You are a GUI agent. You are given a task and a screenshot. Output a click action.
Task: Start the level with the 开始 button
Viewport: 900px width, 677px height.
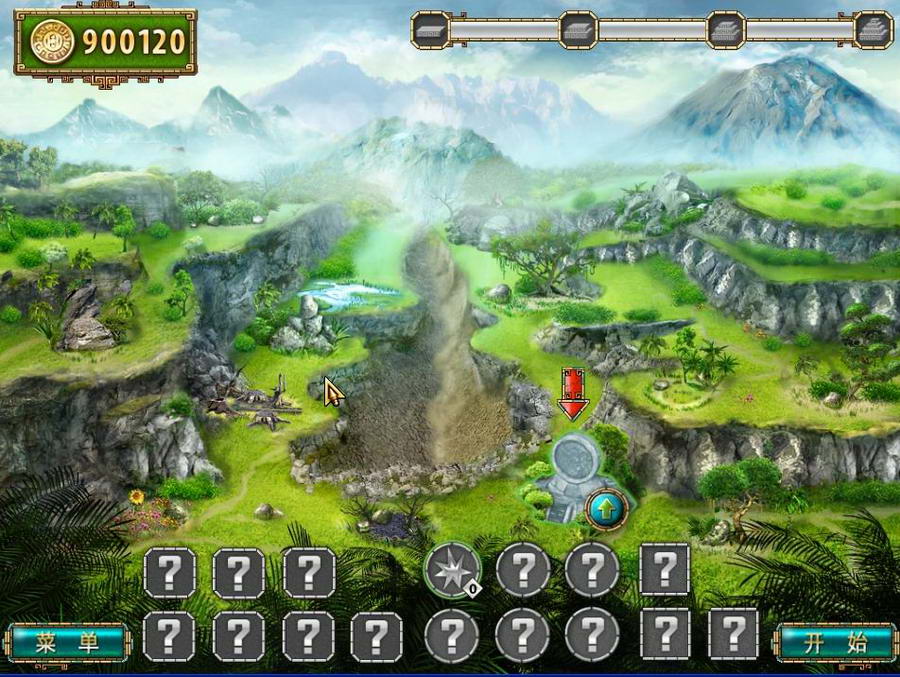836,642
